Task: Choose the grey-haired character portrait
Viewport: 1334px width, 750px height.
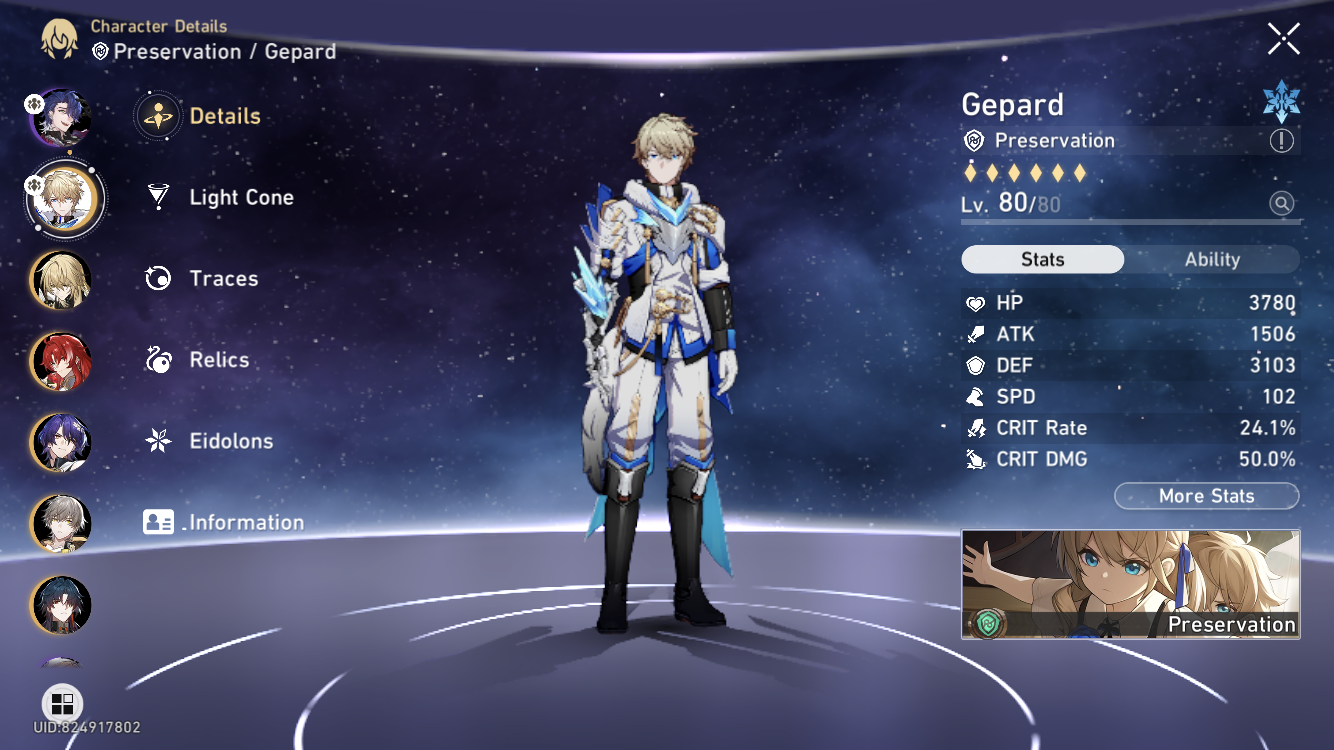Action: click(x=61, y=523)
